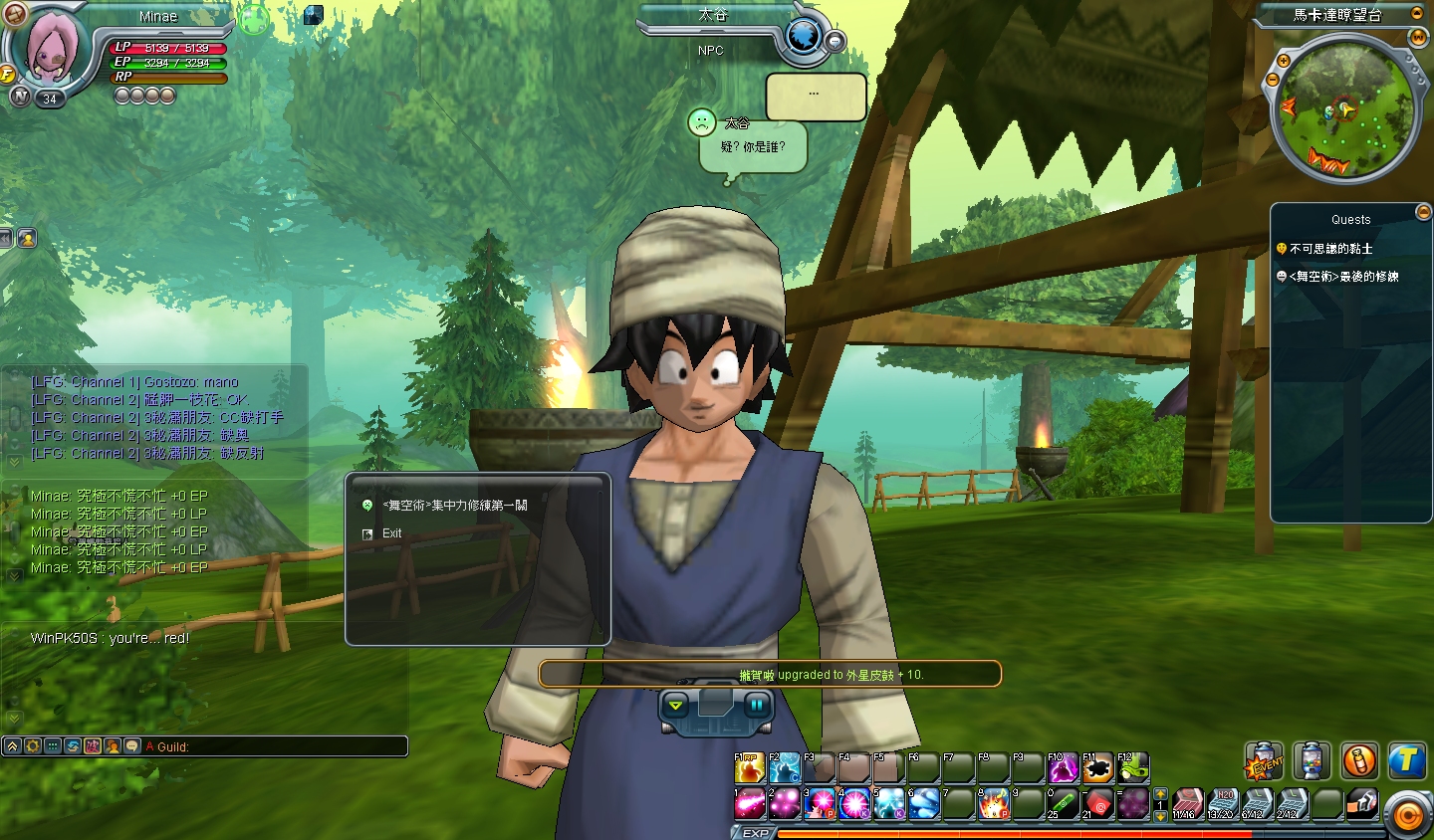
Task: Select the <舞空術>集中力修練第一關 dialog option
Action: pyautogui.click(x=453, y=505)
